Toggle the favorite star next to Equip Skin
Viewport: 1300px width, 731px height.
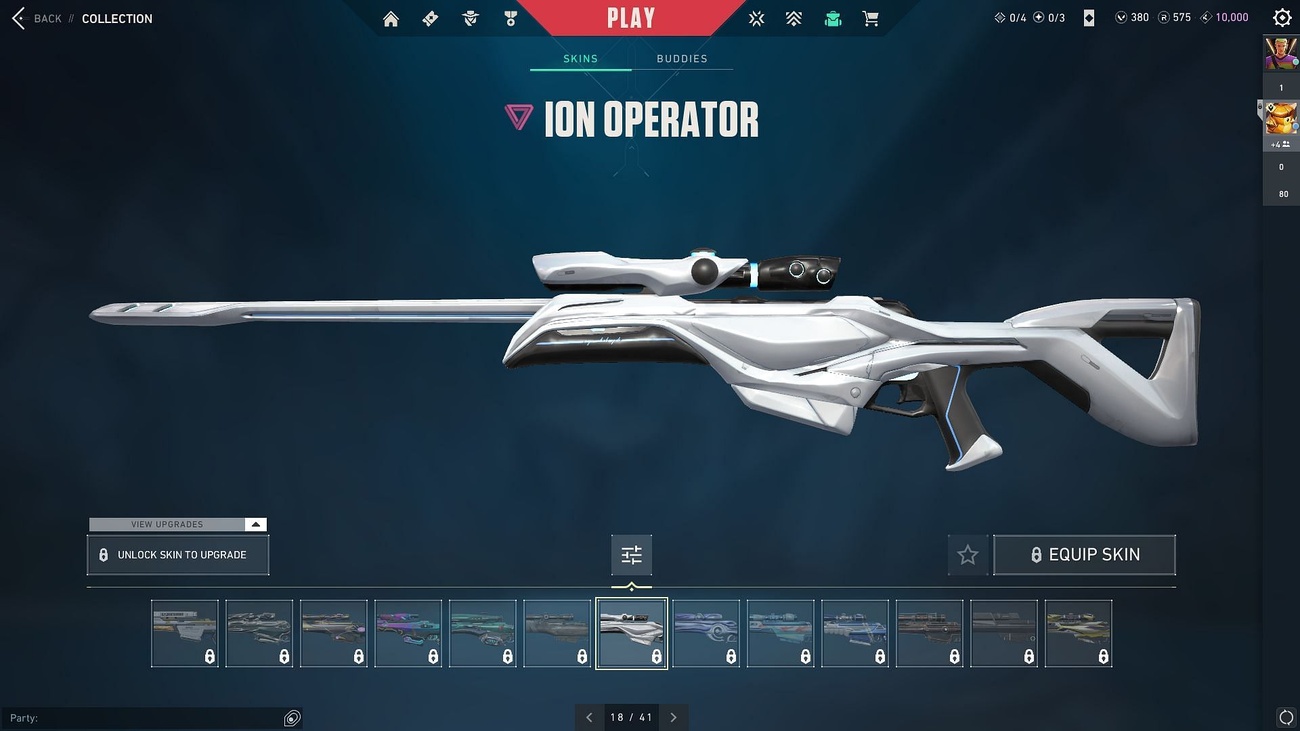pyautogui.click(x=967, y=554)
